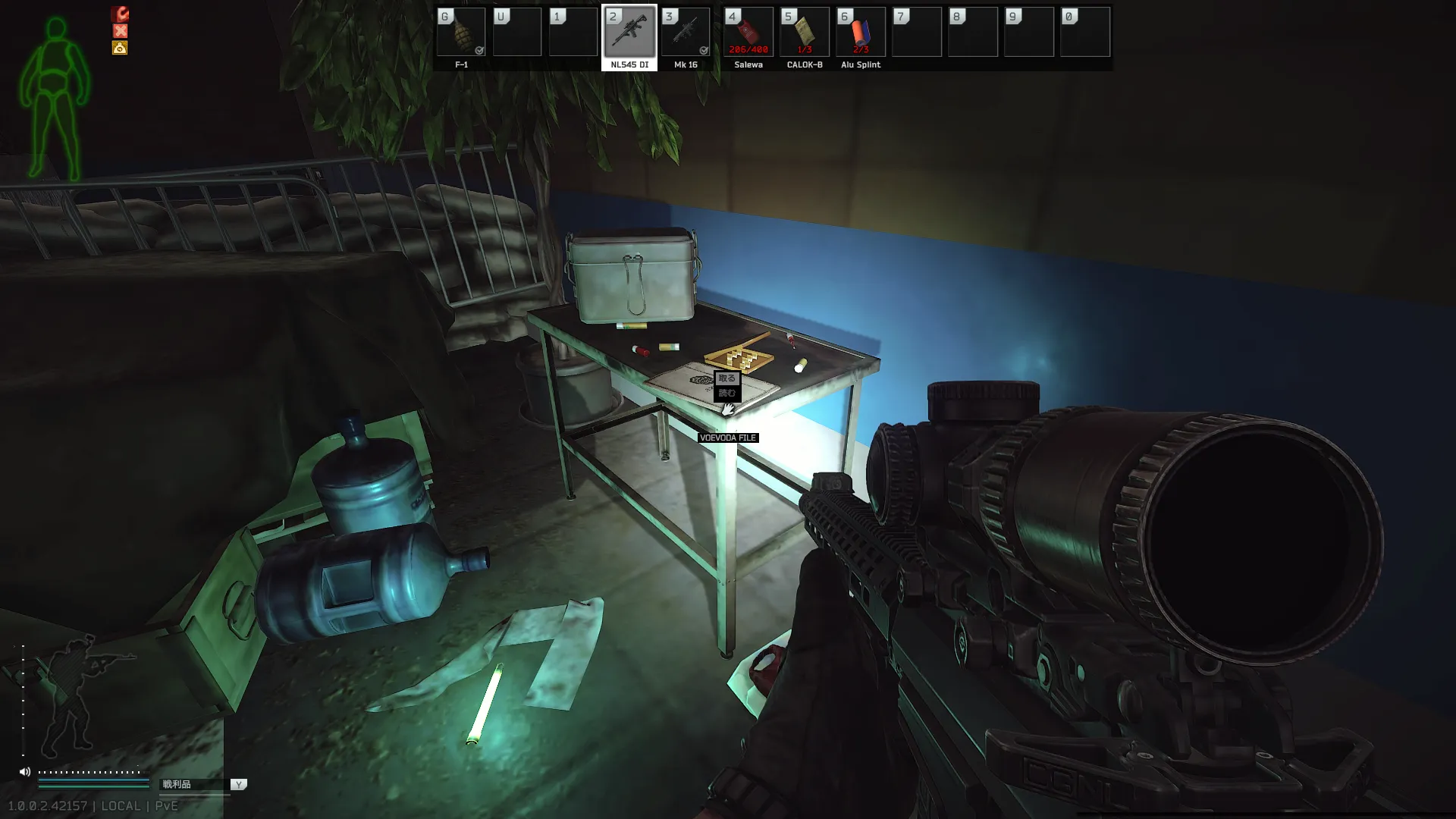
Task: Click the yellow overweight status icon
Action: pyautogui.click(x=120, y=48)
